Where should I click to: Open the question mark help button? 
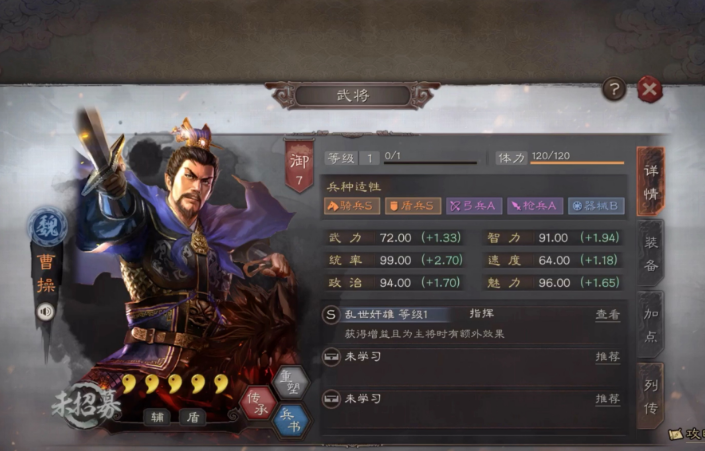point(614,90)
